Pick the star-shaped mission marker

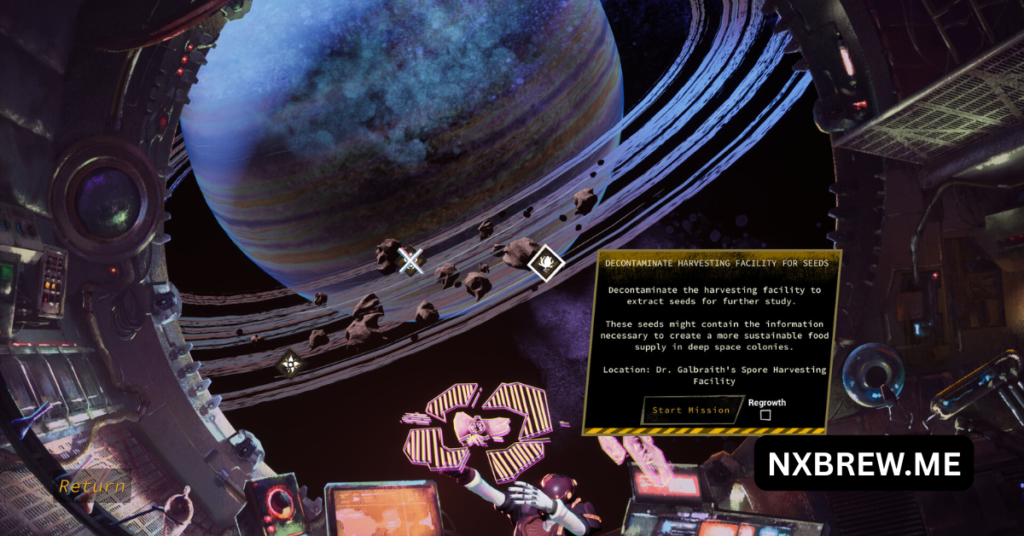[290, 364]
